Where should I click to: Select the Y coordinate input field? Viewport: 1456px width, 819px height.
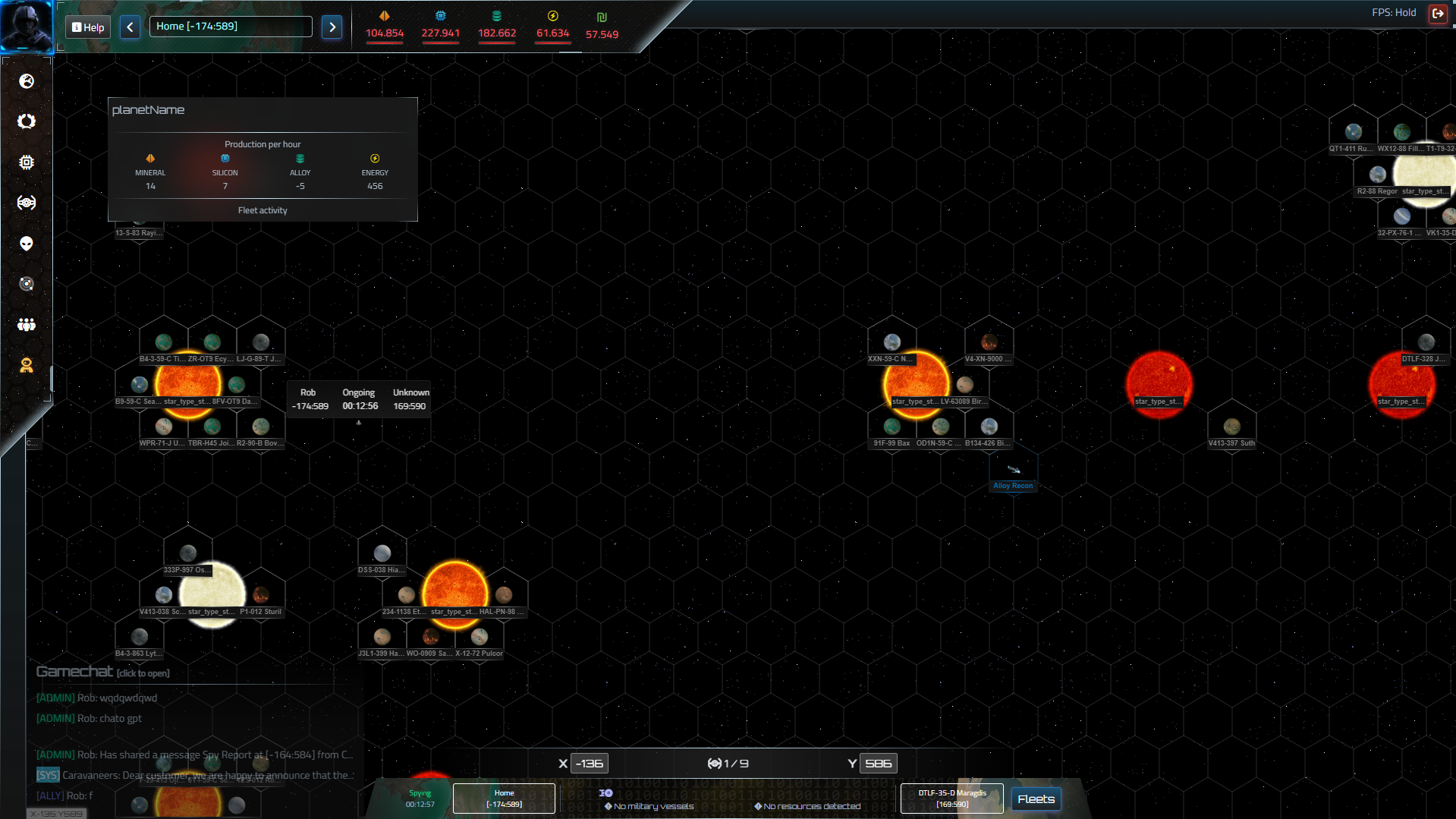[878, 764]
